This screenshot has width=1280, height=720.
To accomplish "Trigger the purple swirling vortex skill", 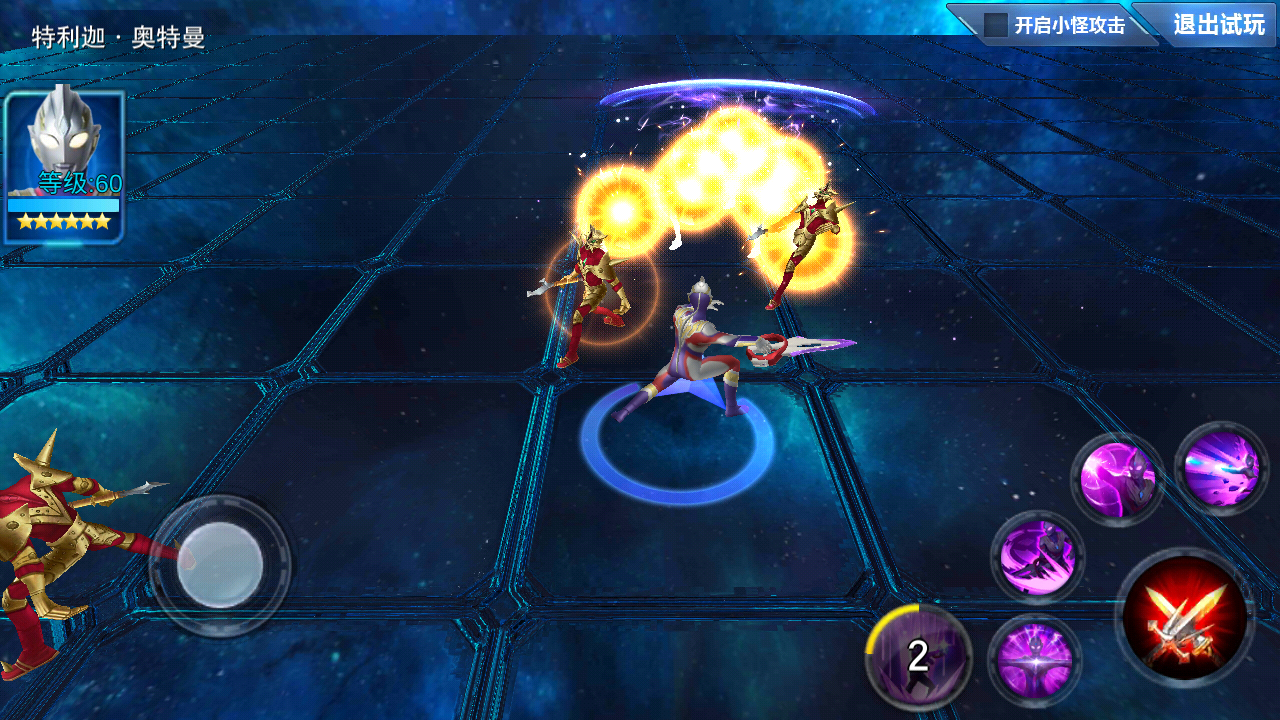I will click(1117, 480).
